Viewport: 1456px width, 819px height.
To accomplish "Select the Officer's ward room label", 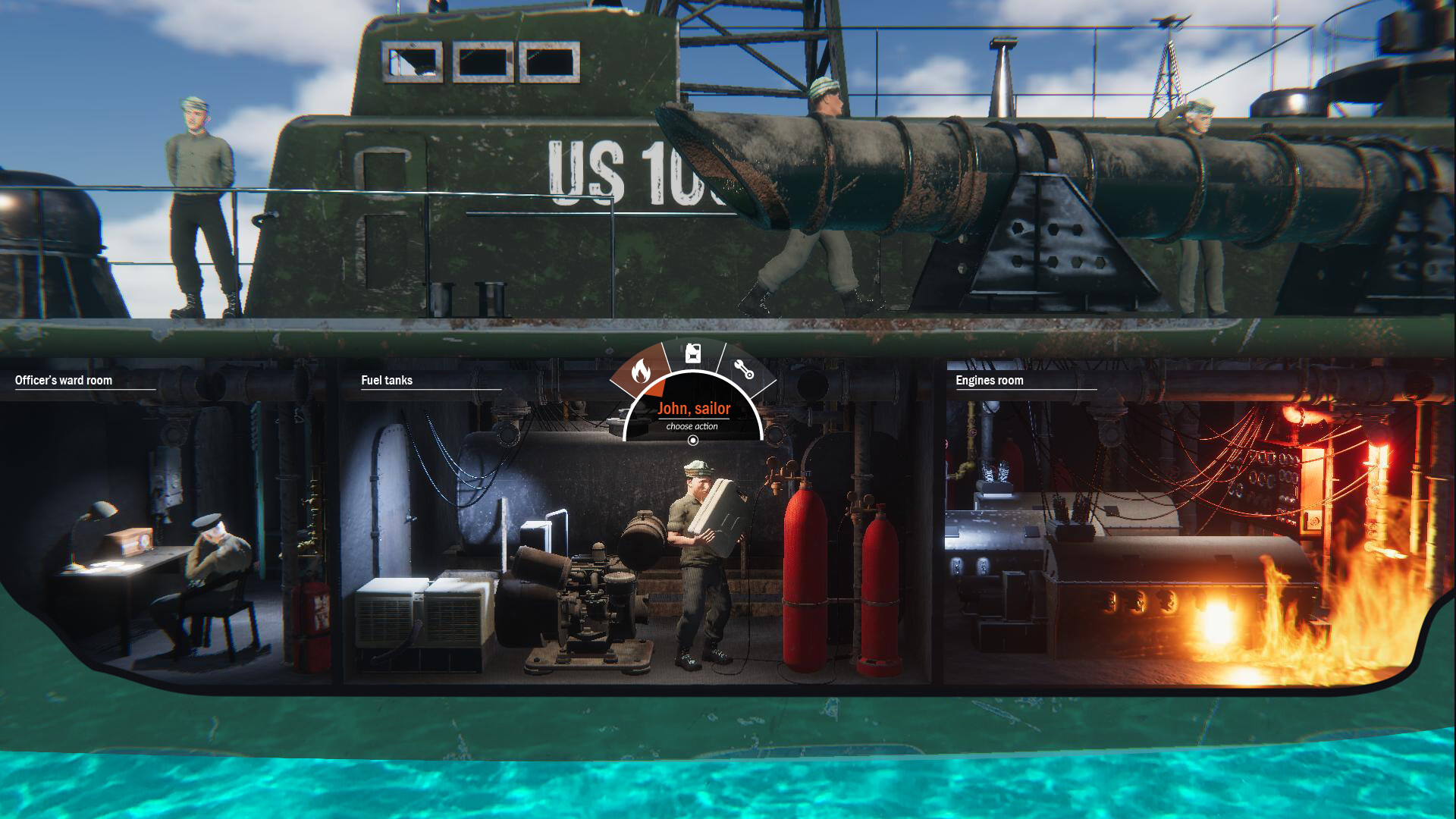I will [x=63, y=381].
